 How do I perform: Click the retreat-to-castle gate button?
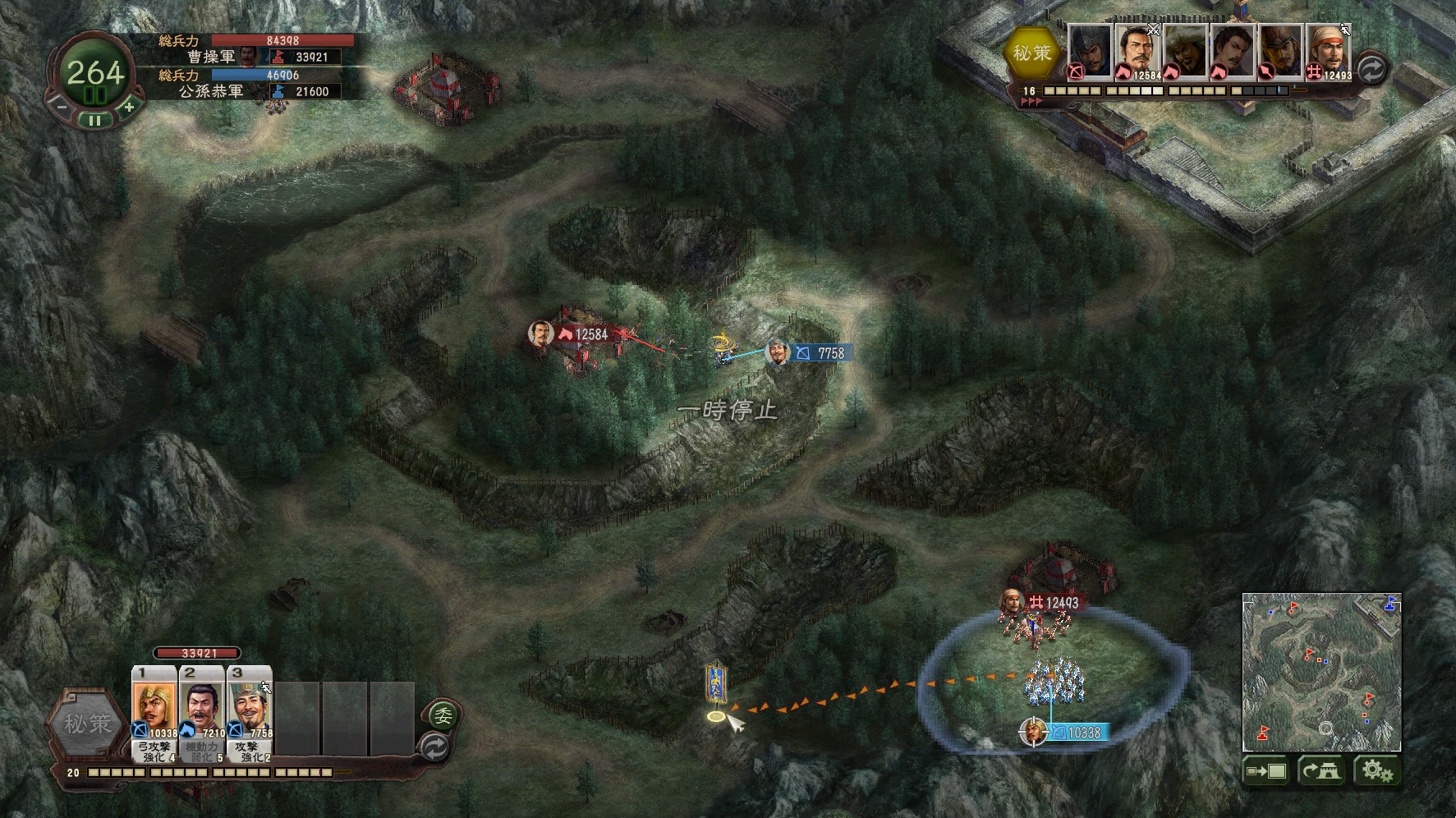tap(1321, 771)
